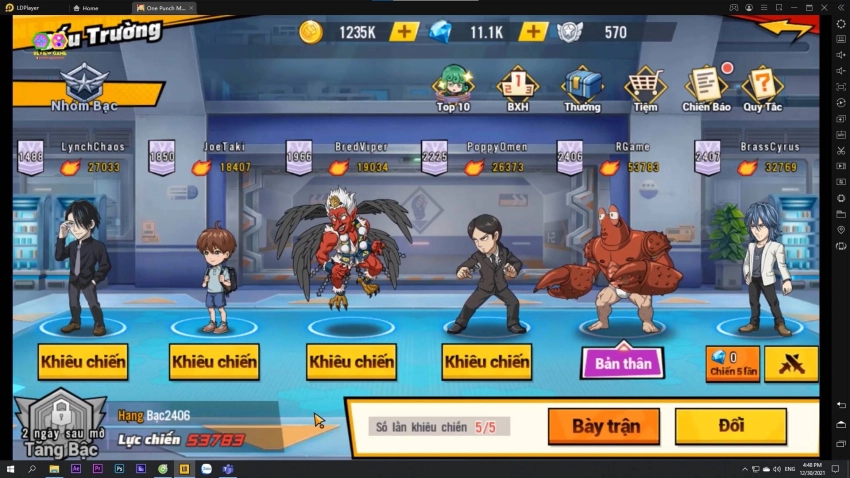Screen dimensions: 850x478
Task: Click the crossed swords button
Action: 791,364
